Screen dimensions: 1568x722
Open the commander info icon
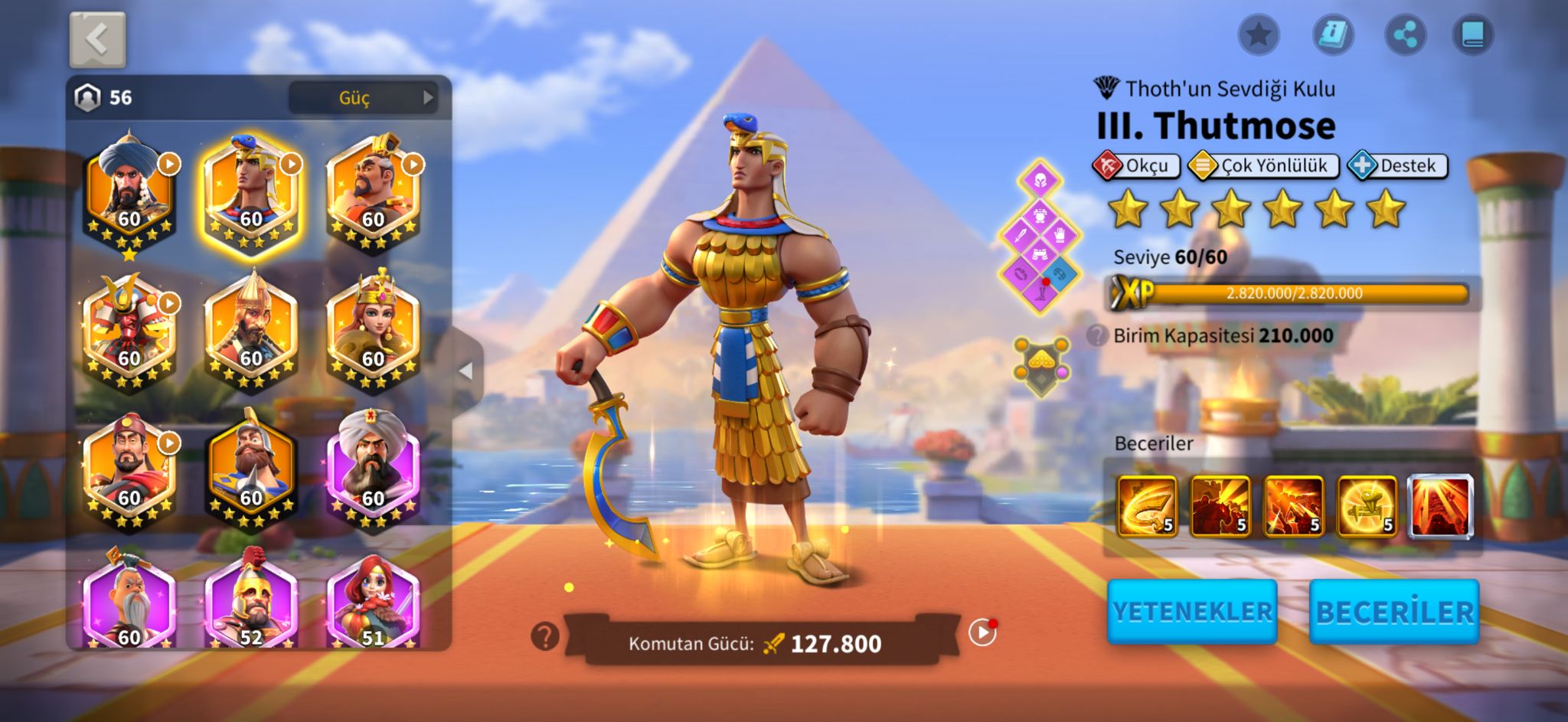tap(1333, 34)
